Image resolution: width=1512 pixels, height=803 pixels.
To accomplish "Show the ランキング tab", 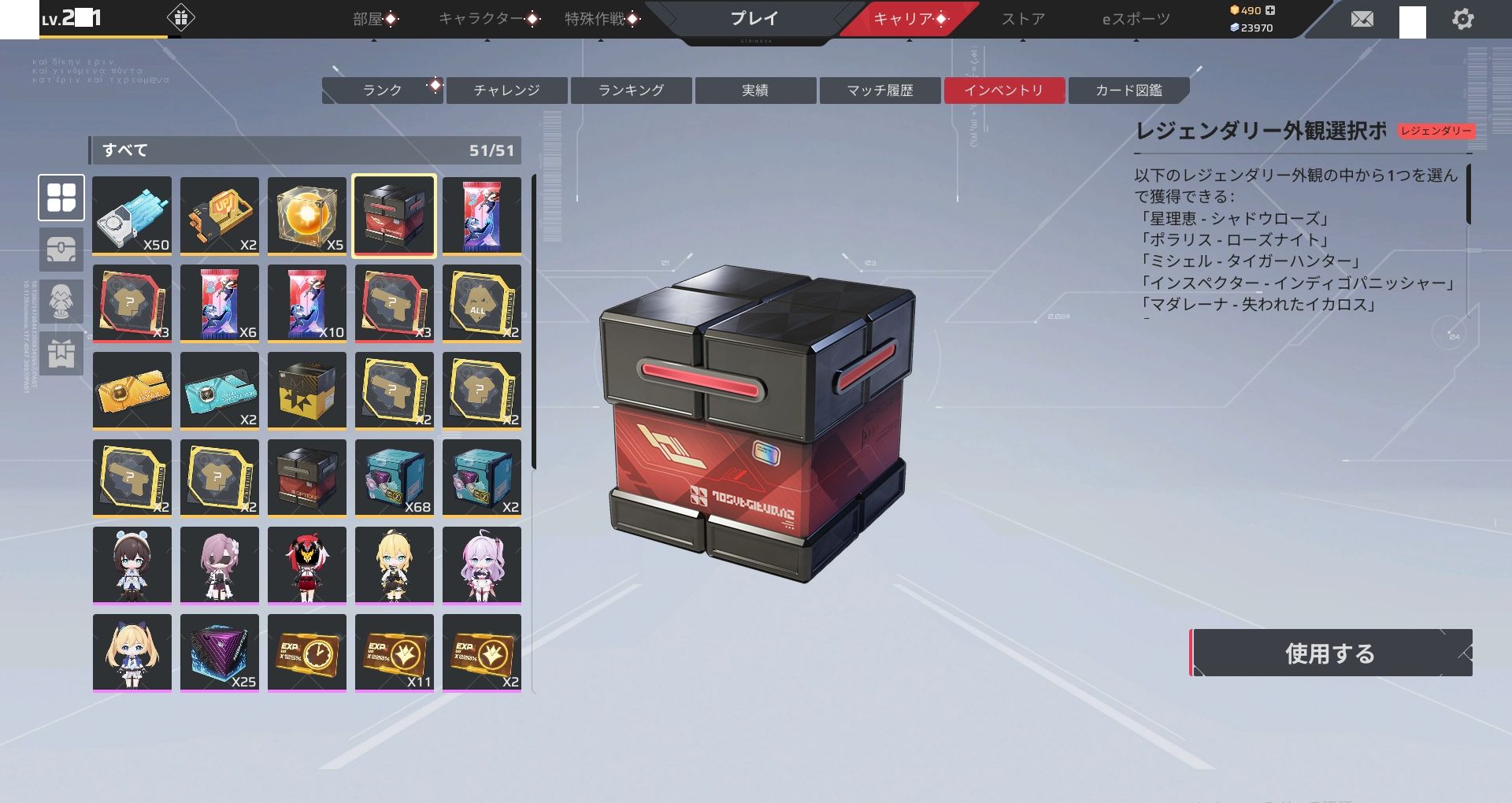I will pos(631,91).
